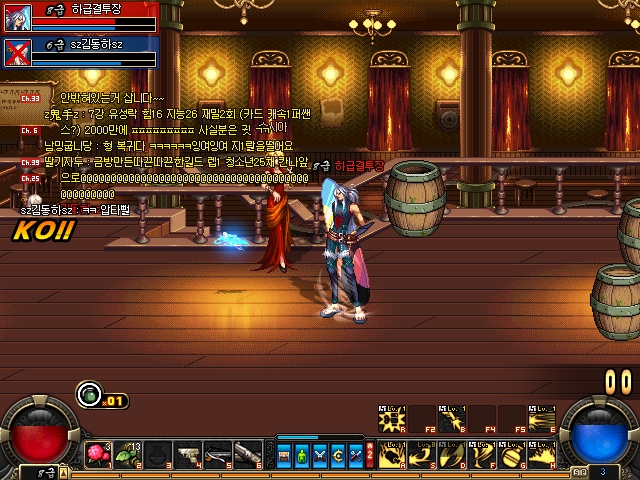Choose the crossbow quick slot
This screenshot has width=640, height=480.
[219, 454]
